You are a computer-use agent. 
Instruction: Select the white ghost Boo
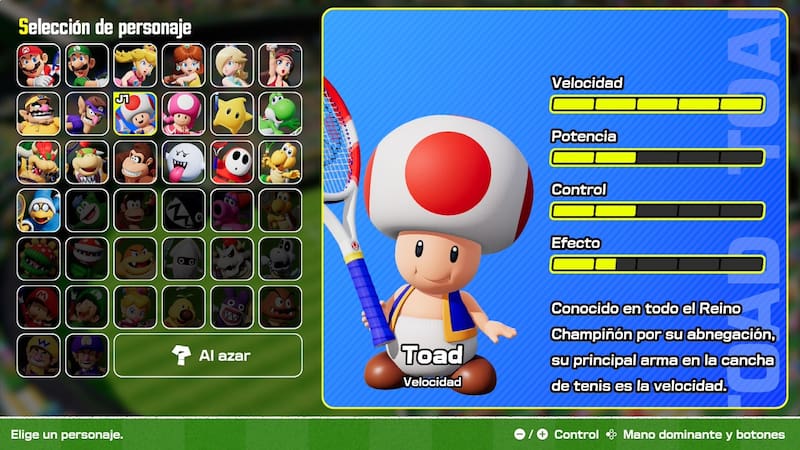[183, 162]
